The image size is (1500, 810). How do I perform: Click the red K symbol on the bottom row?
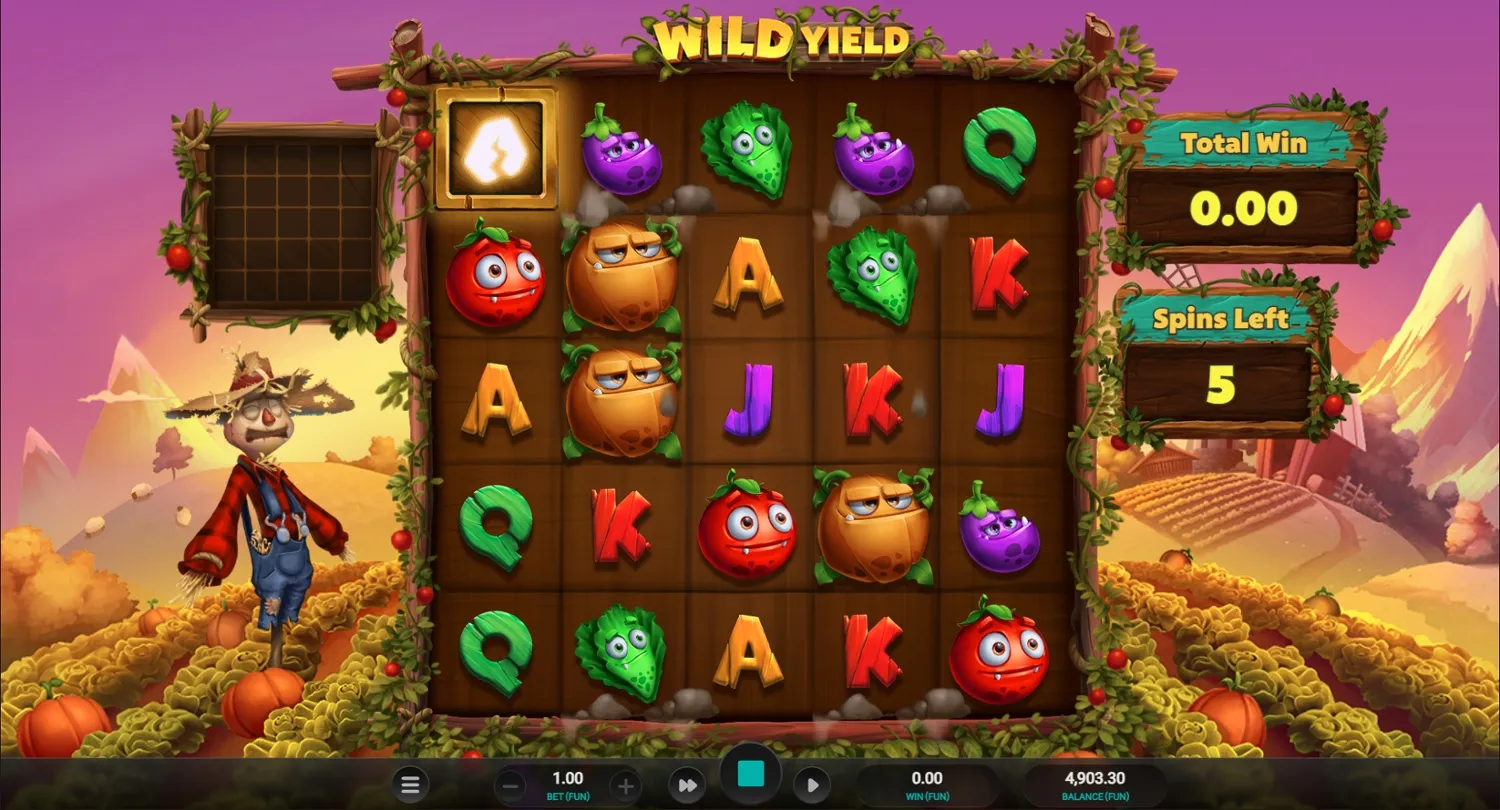(872, 652)
